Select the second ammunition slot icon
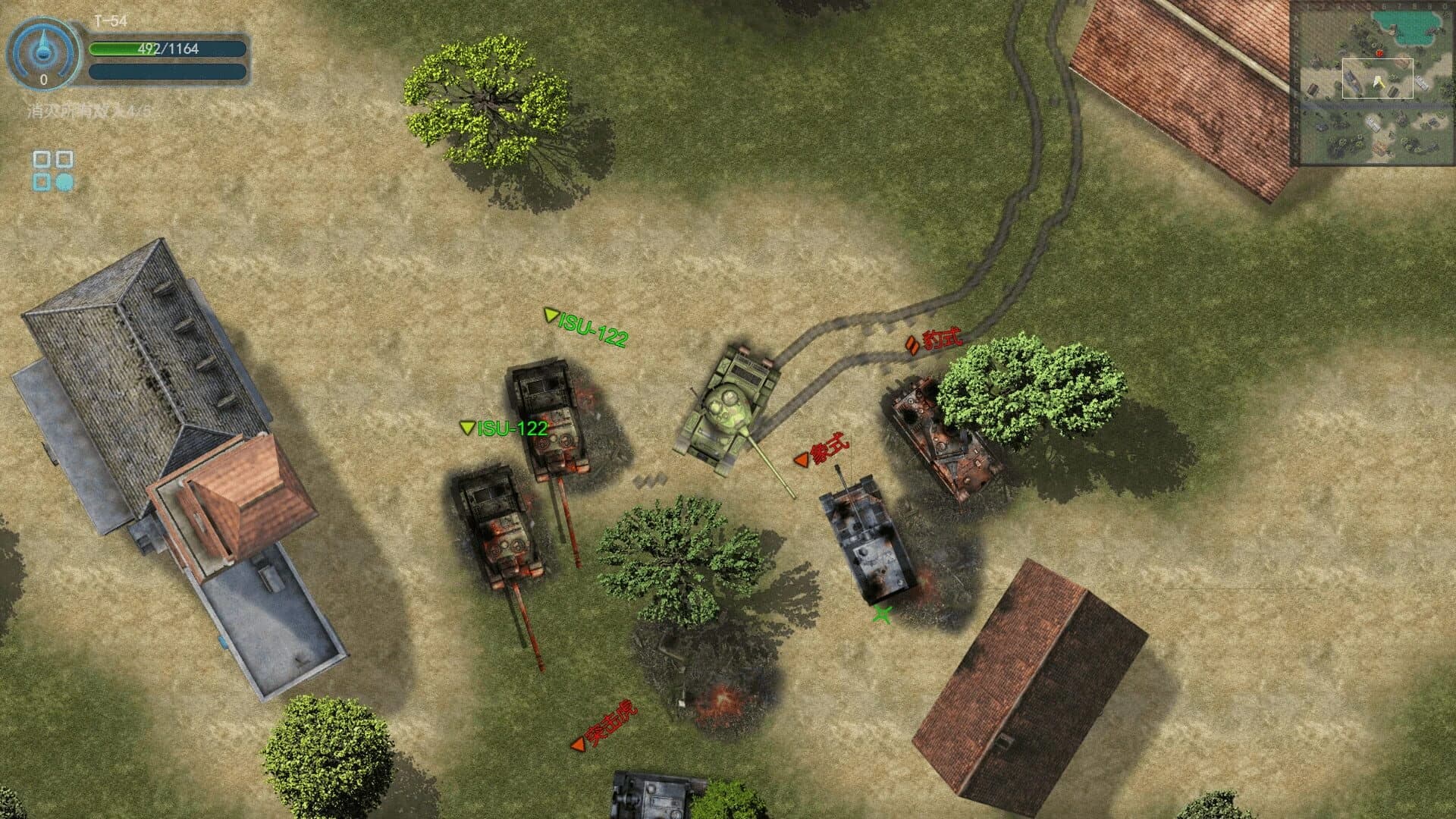1456x819 pixels. pyautogui.click(x=65, y=161)
